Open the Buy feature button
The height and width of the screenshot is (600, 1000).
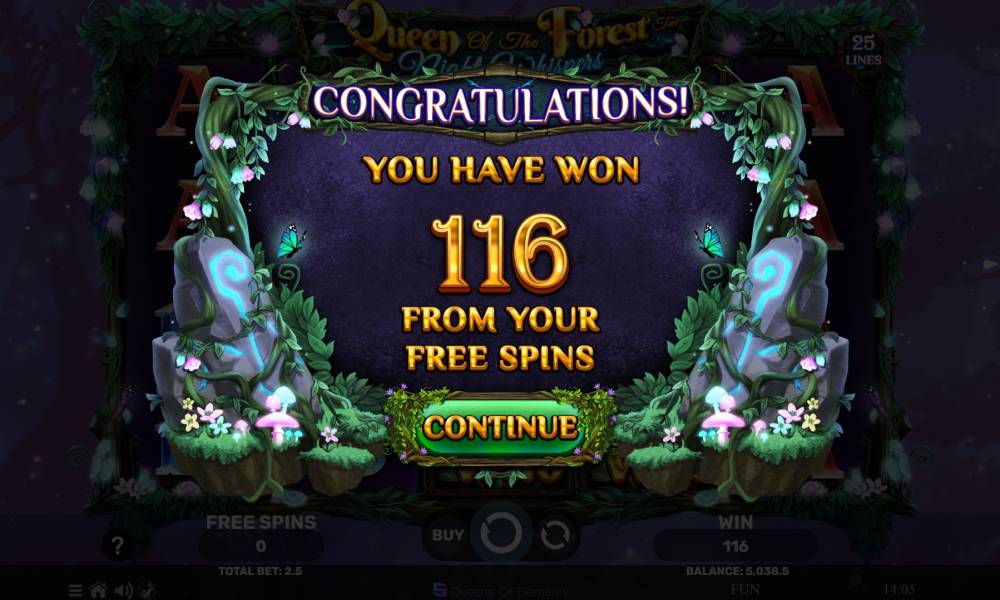[x=447, y=535]
